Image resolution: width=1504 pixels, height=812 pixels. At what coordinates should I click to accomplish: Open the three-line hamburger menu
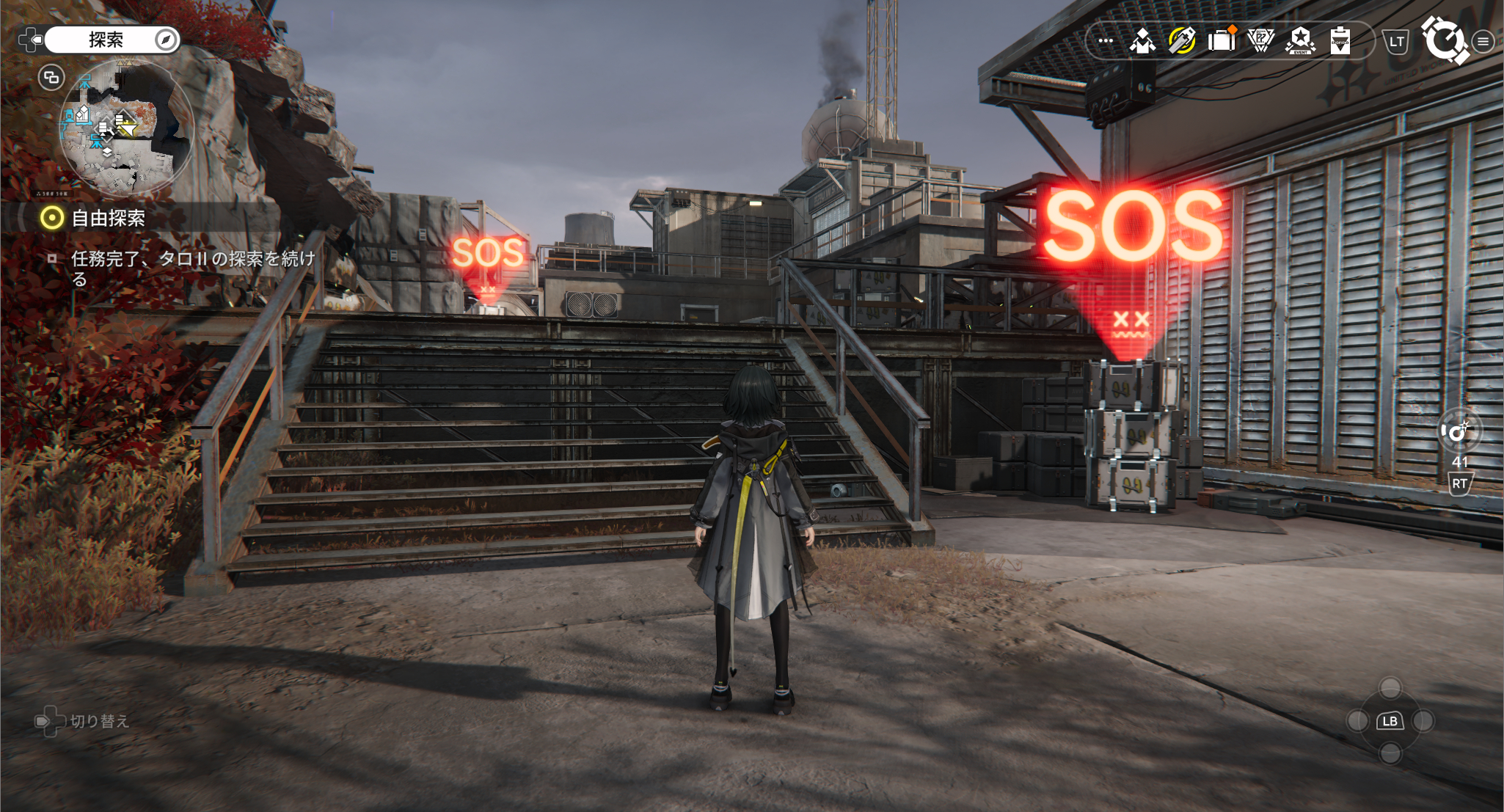point(1483,42)
